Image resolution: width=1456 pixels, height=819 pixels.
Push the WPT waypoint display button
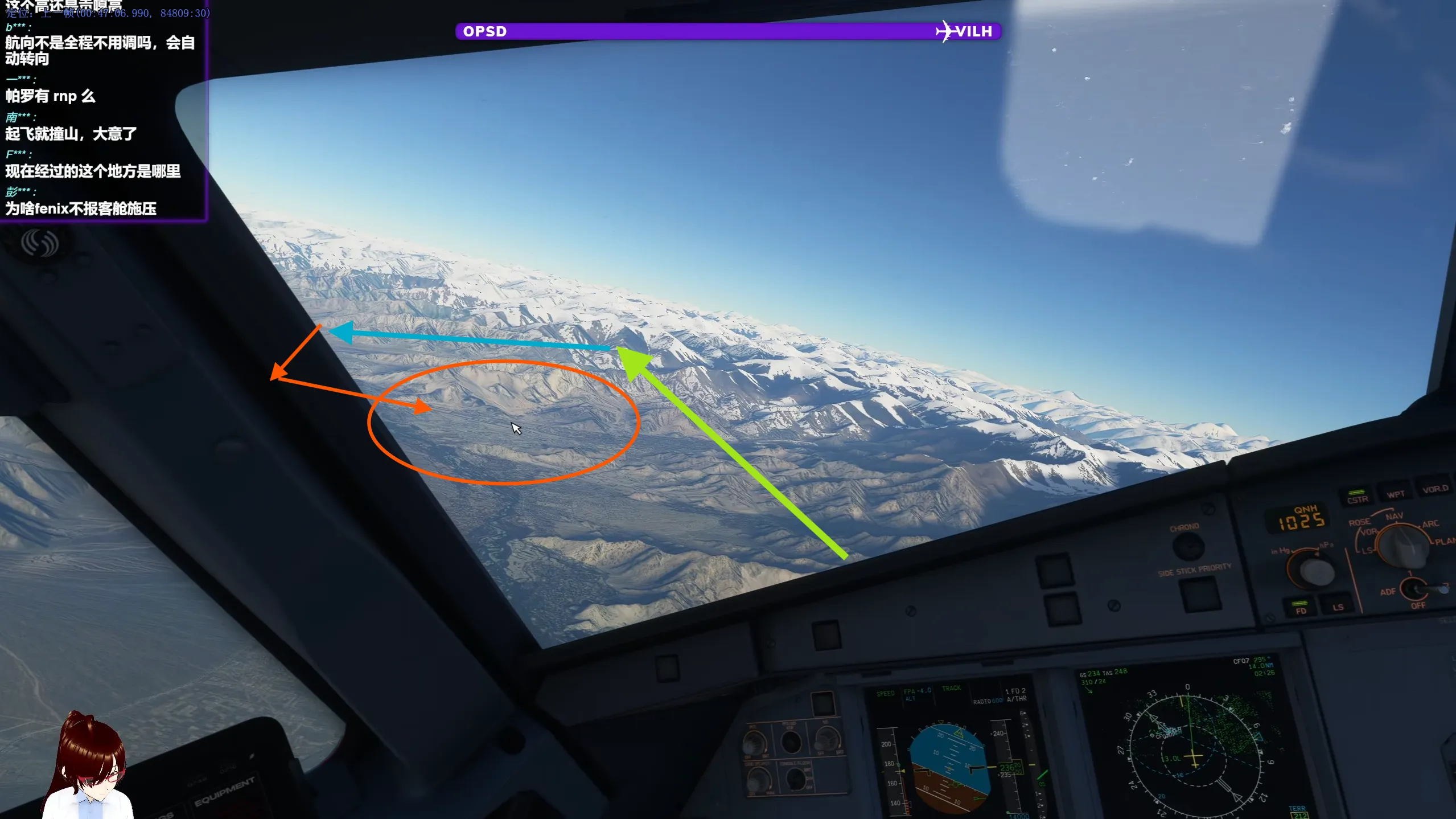(1395, 493)
